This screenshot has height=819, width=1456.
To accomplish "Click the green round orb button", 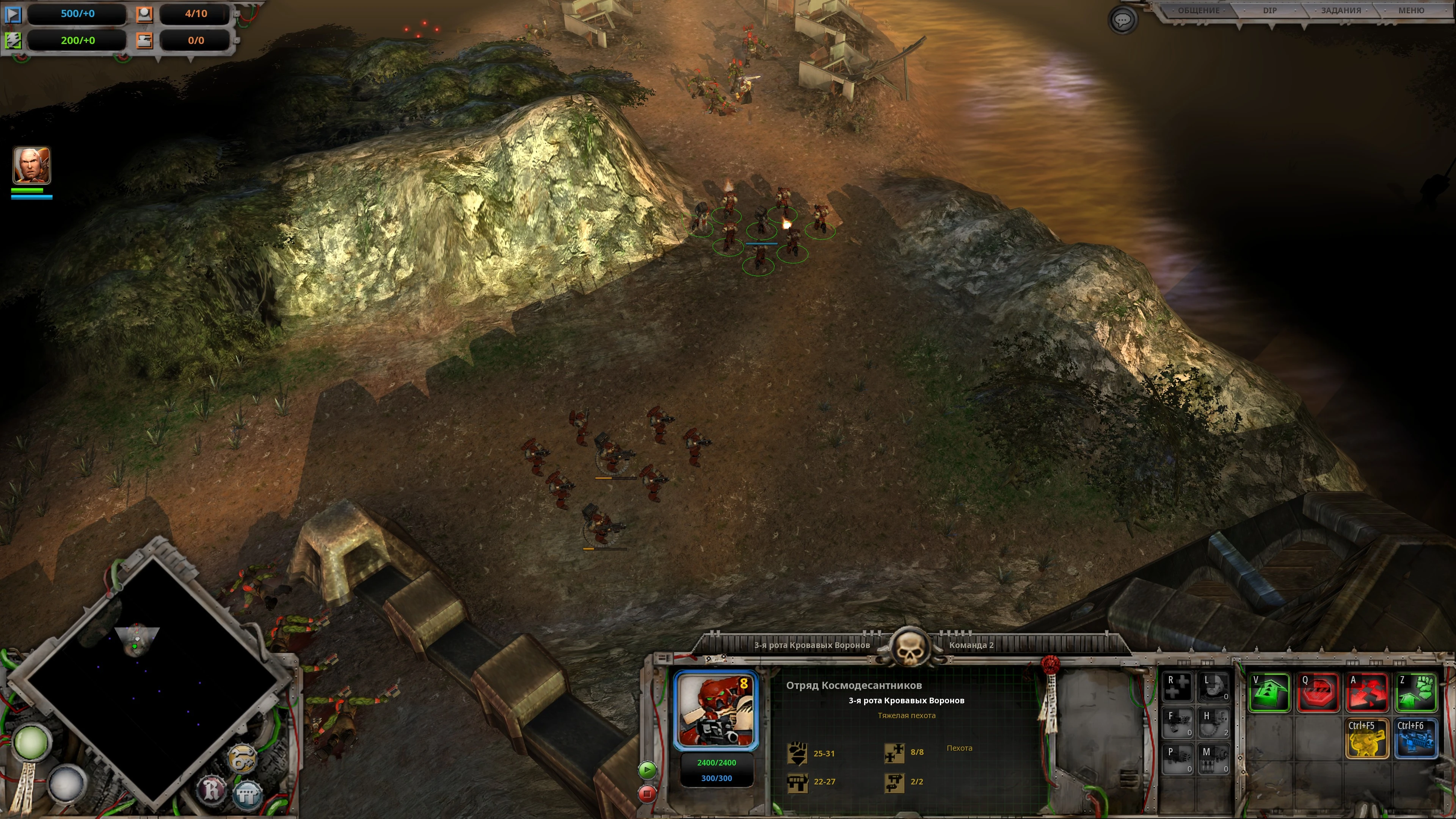I will 31,742.
